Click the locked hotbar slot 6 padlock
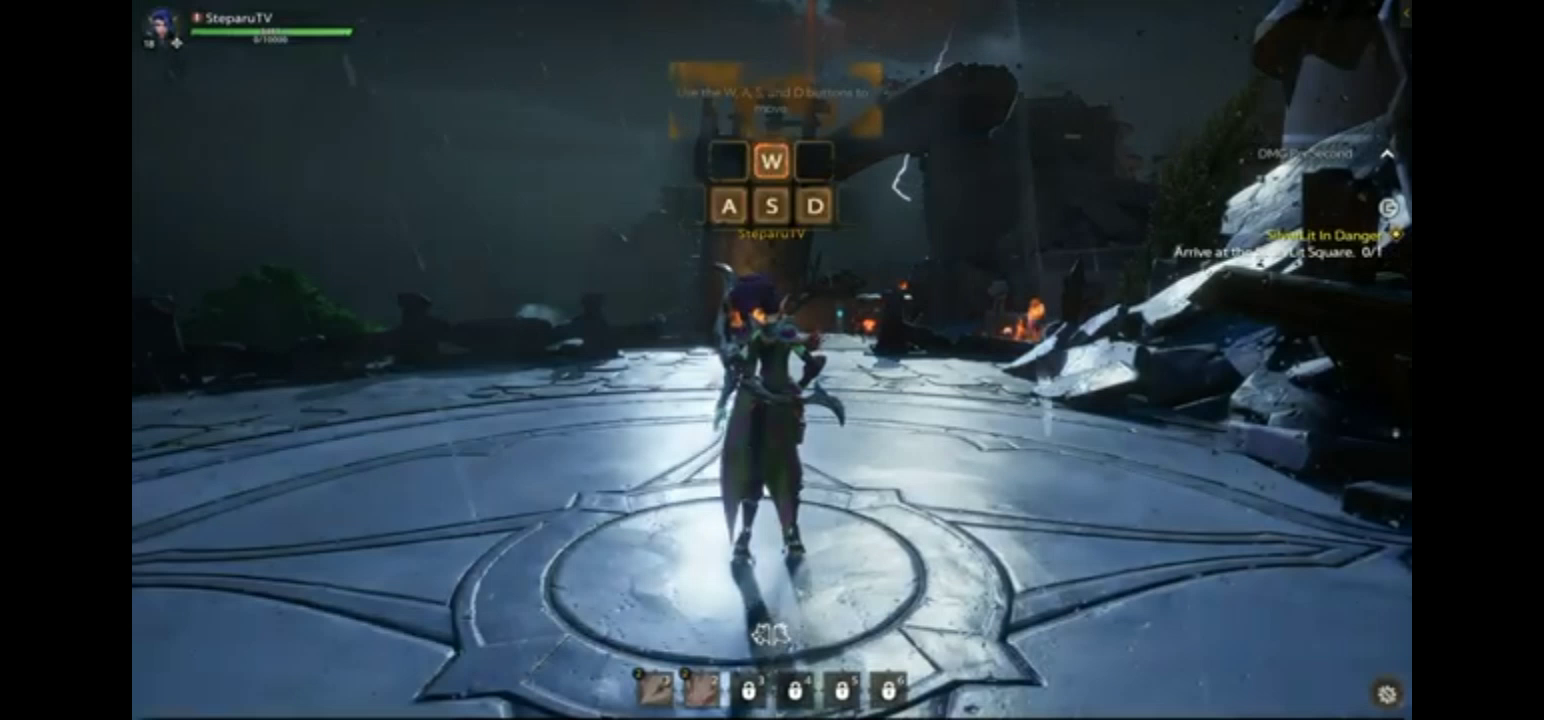This screenshot has height=720, width=1544. (888, 690)
